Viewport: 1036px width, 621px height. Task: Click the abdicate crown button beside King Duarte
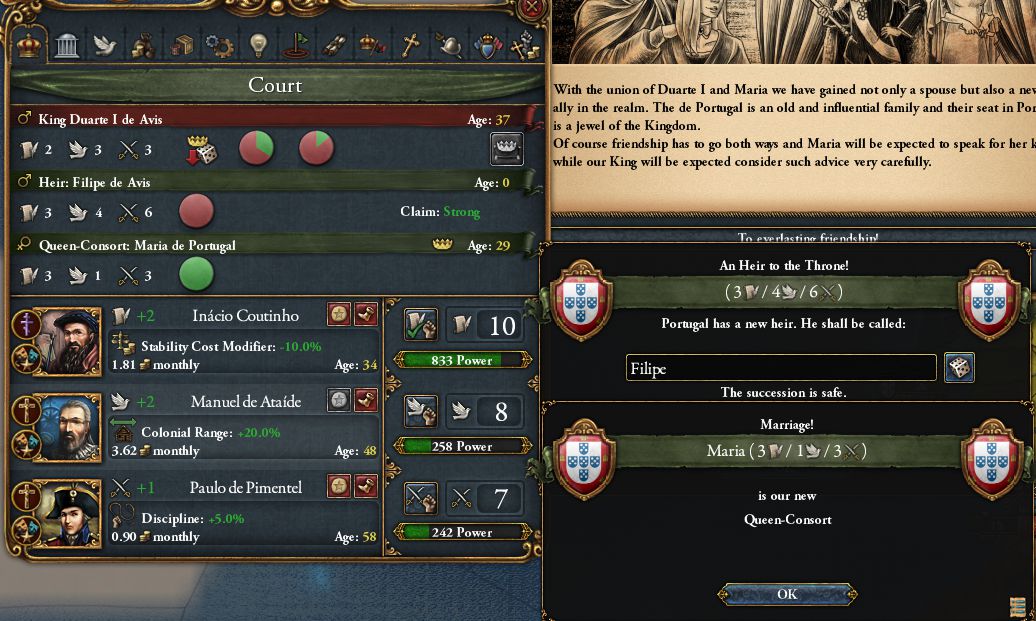pyautogui.click(x=507, y=149)
